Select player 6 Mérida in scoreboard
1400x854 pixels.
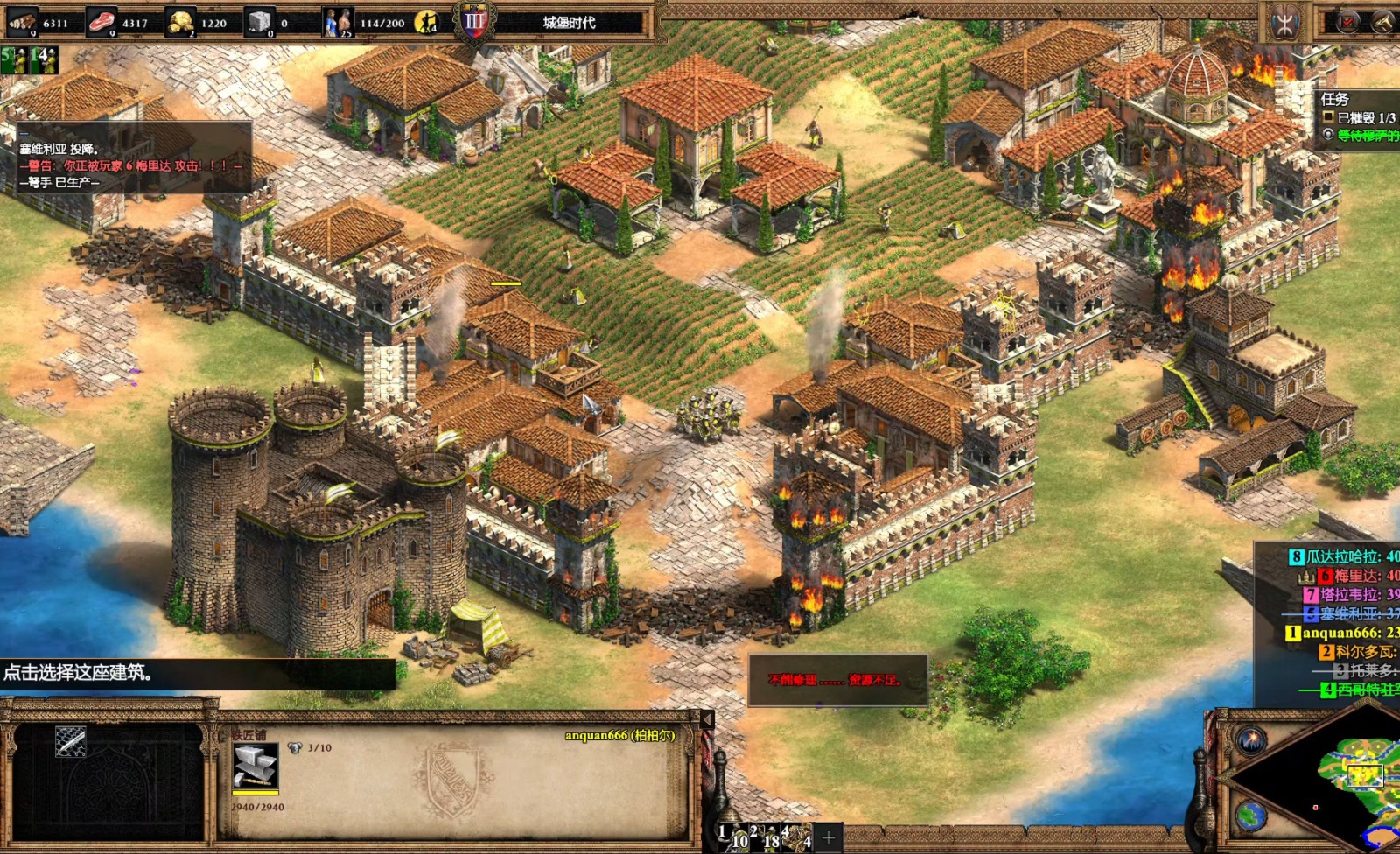click(1356, 576)
